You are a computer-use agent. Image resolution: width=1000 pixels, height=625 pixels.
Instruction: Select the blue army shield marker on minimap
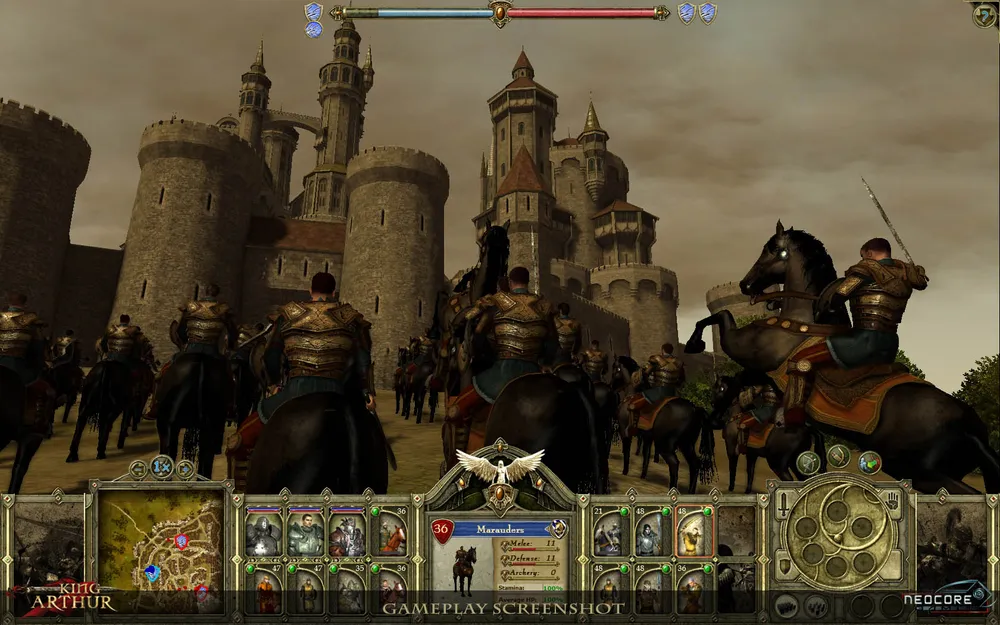click(x=152, y=573)
